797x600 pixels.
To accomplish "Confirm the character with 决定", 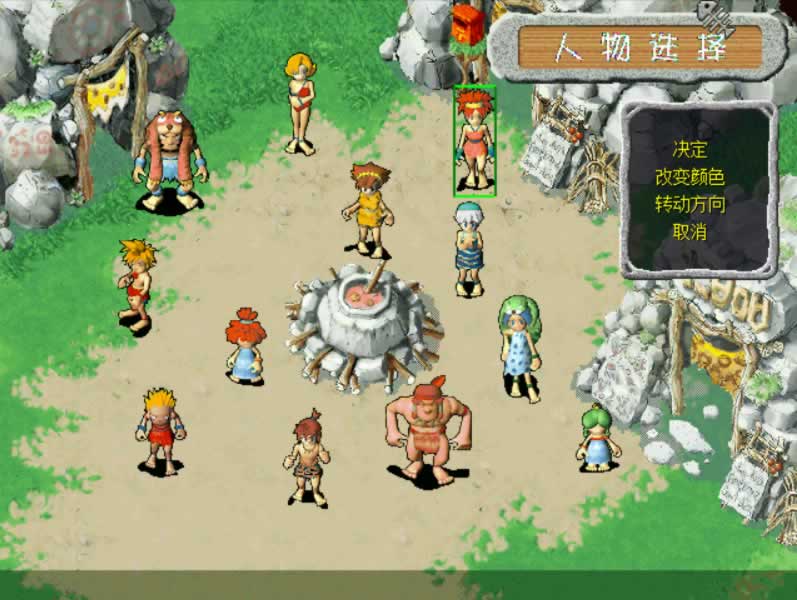I will click(689, 150).
